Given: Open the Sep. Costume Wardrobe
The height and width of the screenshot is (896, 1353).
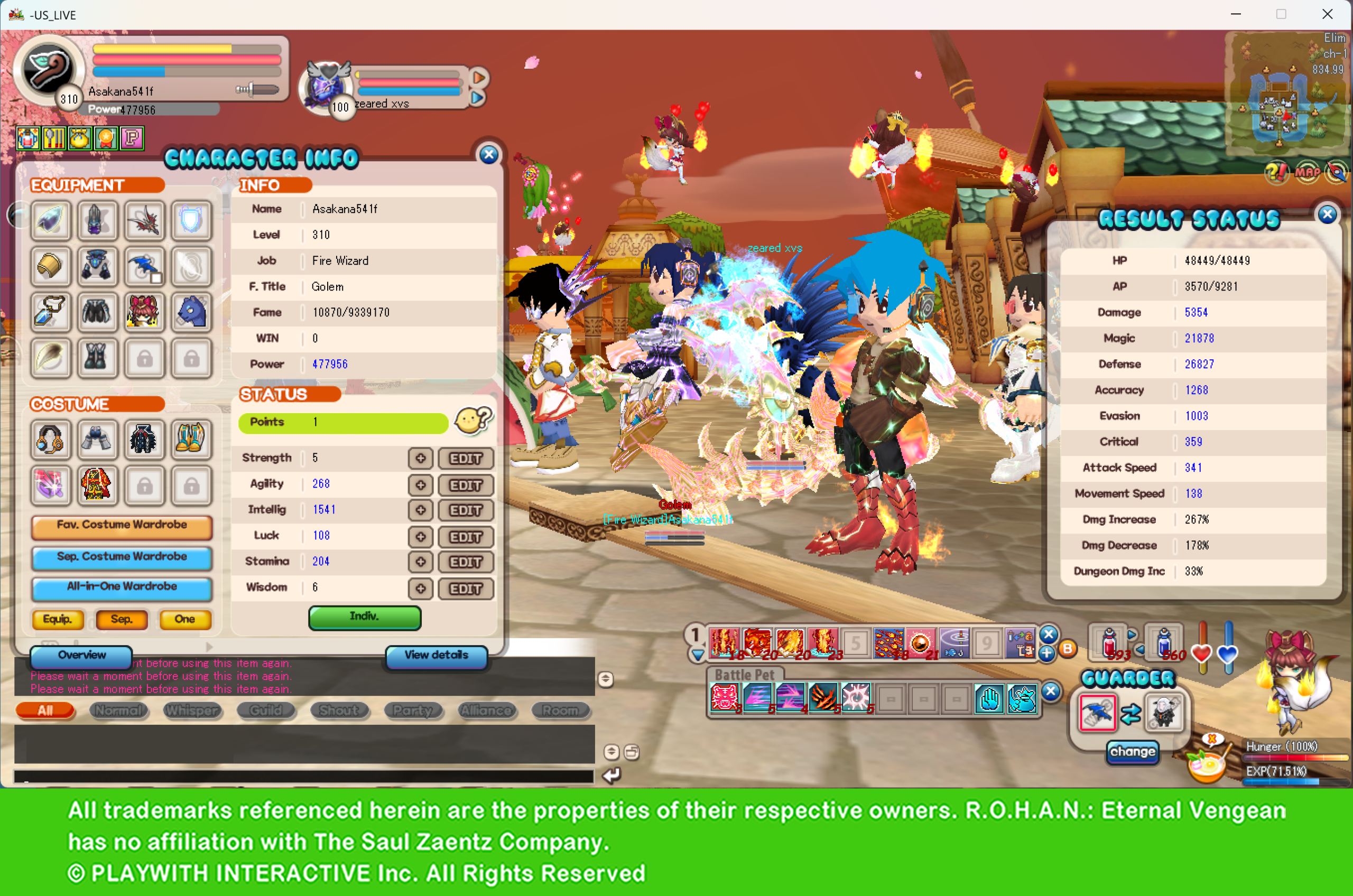Looking at the screenshot, I should point(122,557).
